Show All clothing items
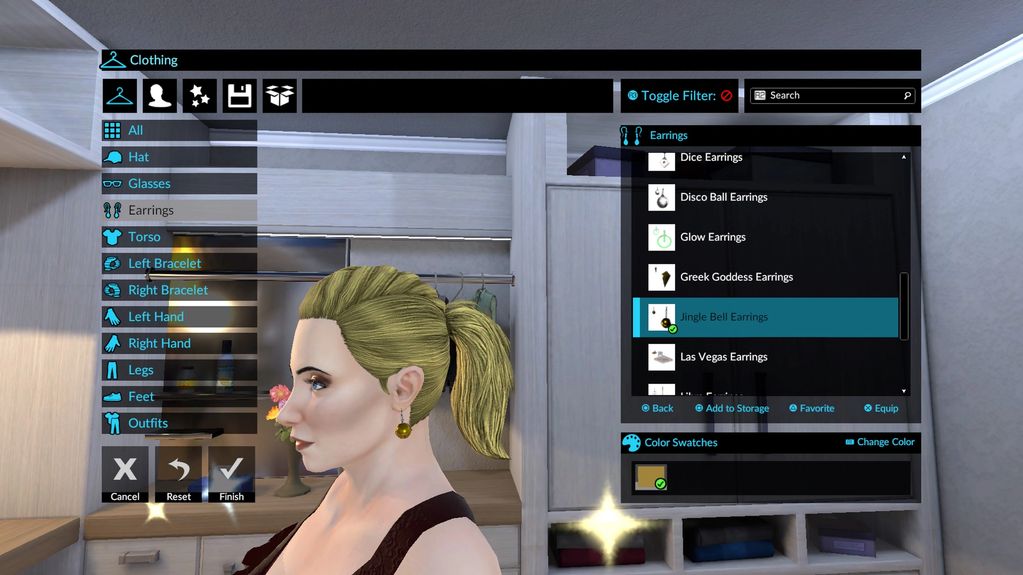 point(178,130)
